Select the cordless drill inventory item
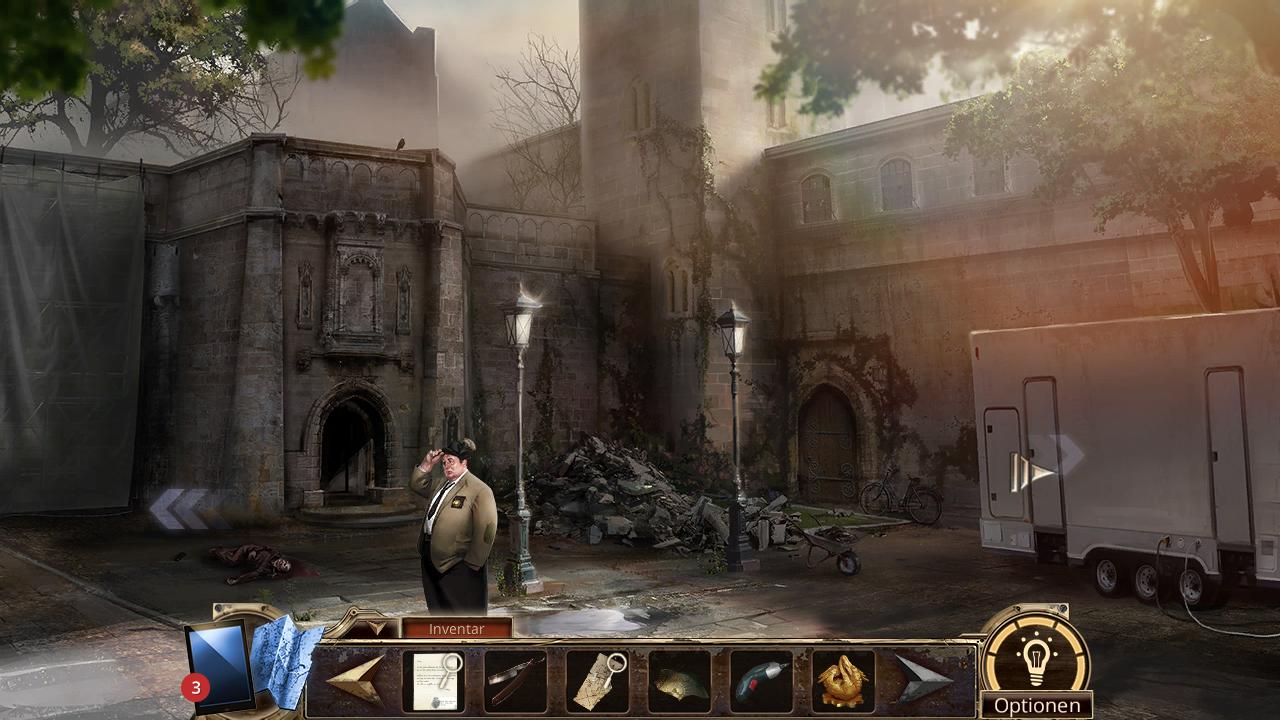 coord(761,682)
